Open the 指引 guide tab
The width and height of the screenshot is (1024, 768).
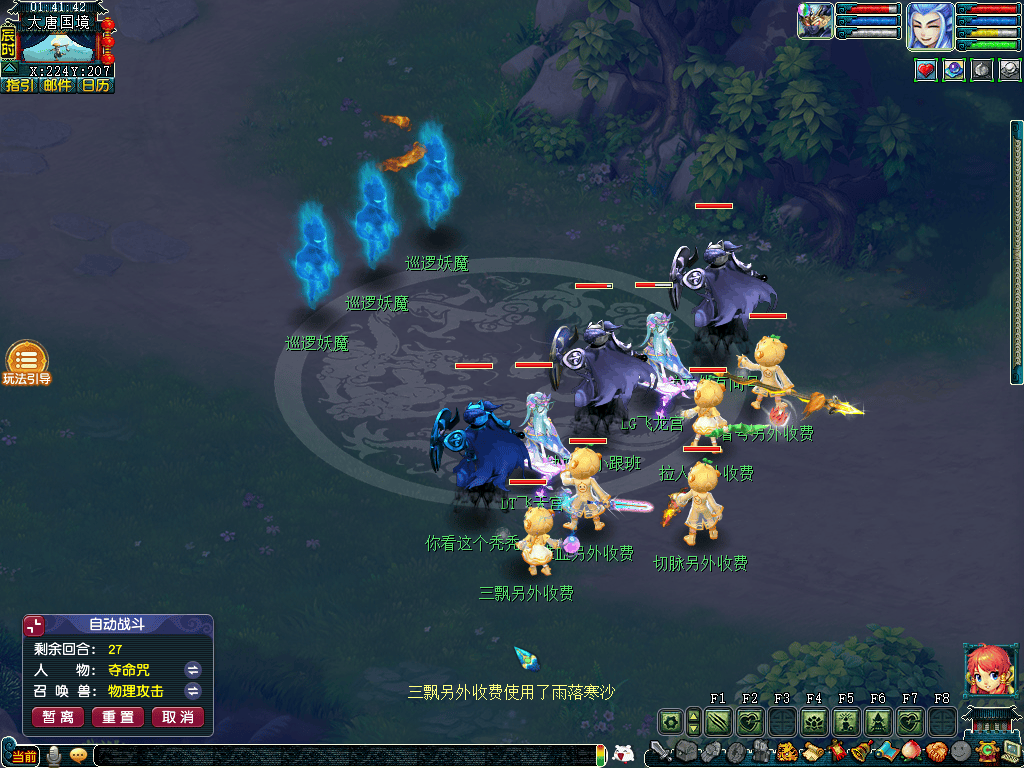coord(20,86)
